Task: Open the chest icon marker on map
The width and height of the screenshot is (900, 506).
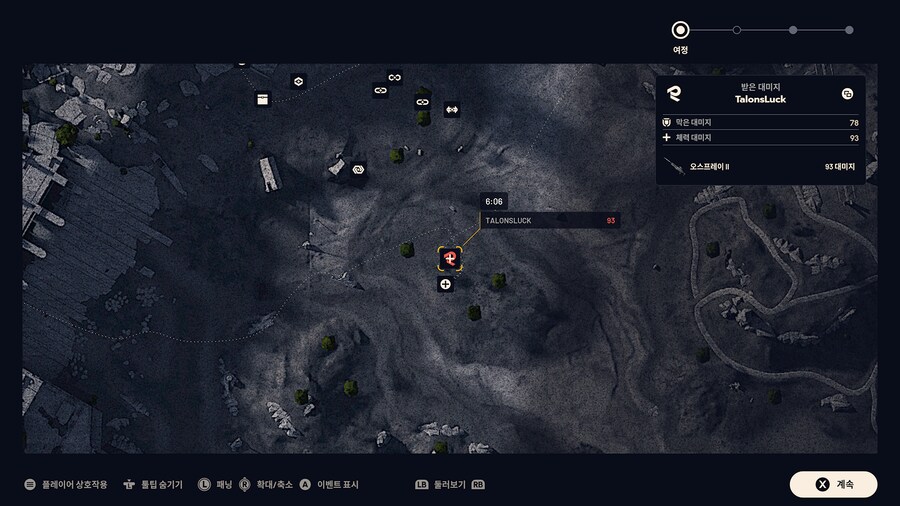Action: [263, 99]
